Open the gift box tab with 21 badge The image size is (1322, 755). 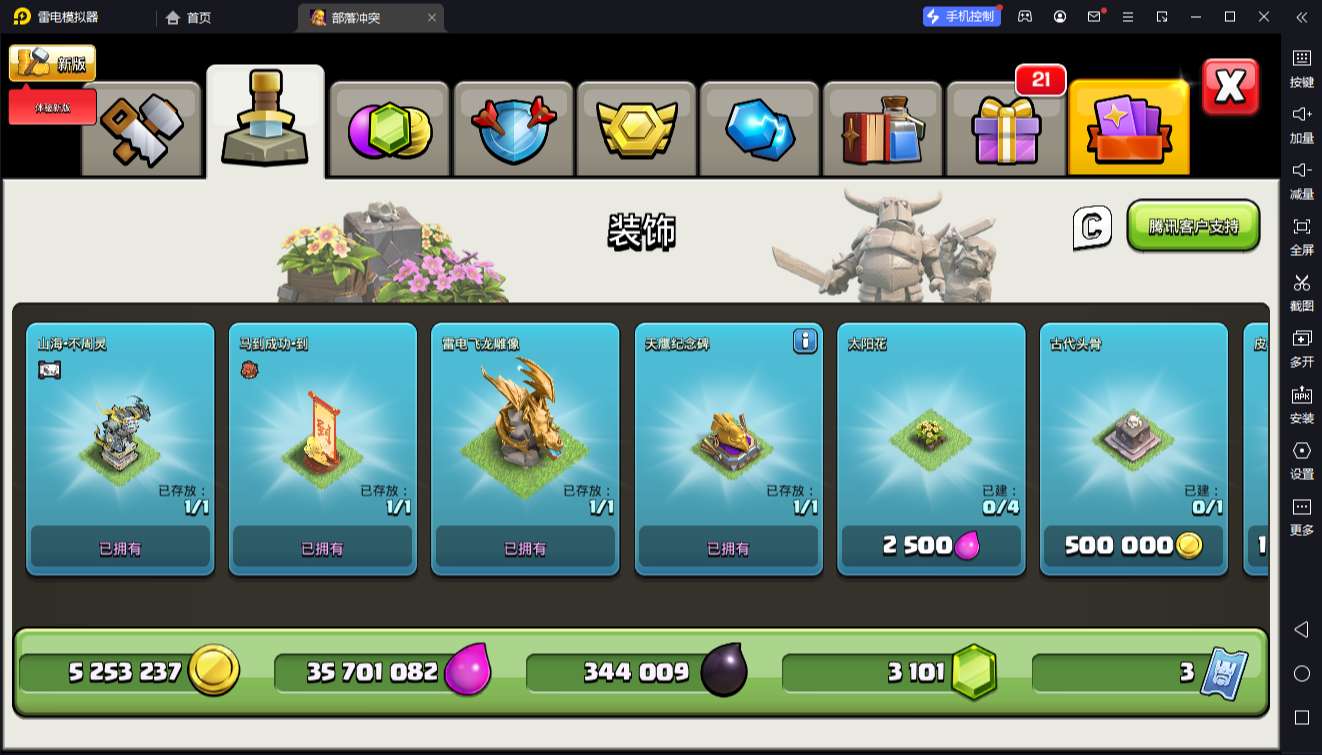pos(1006,130)
